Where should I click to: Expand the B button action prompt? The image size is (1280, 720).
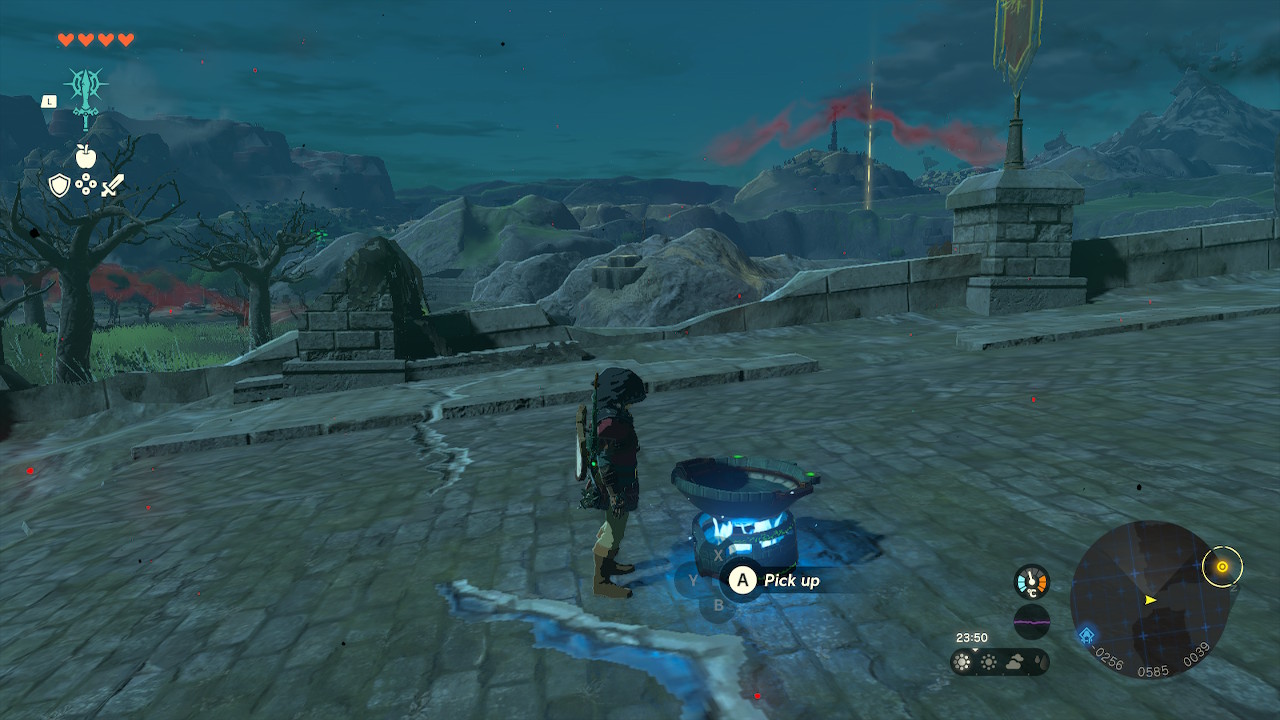(719, 604)
